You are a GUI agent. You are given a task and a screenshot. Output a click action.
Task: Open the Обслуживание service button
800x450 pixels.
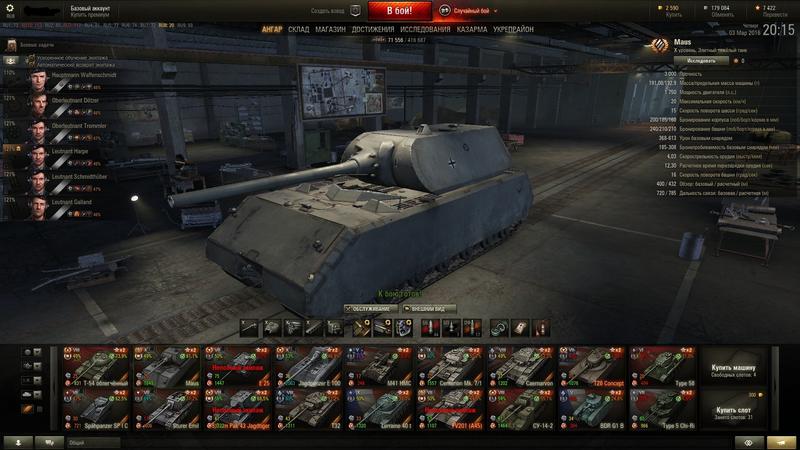[x=374, y=309]
